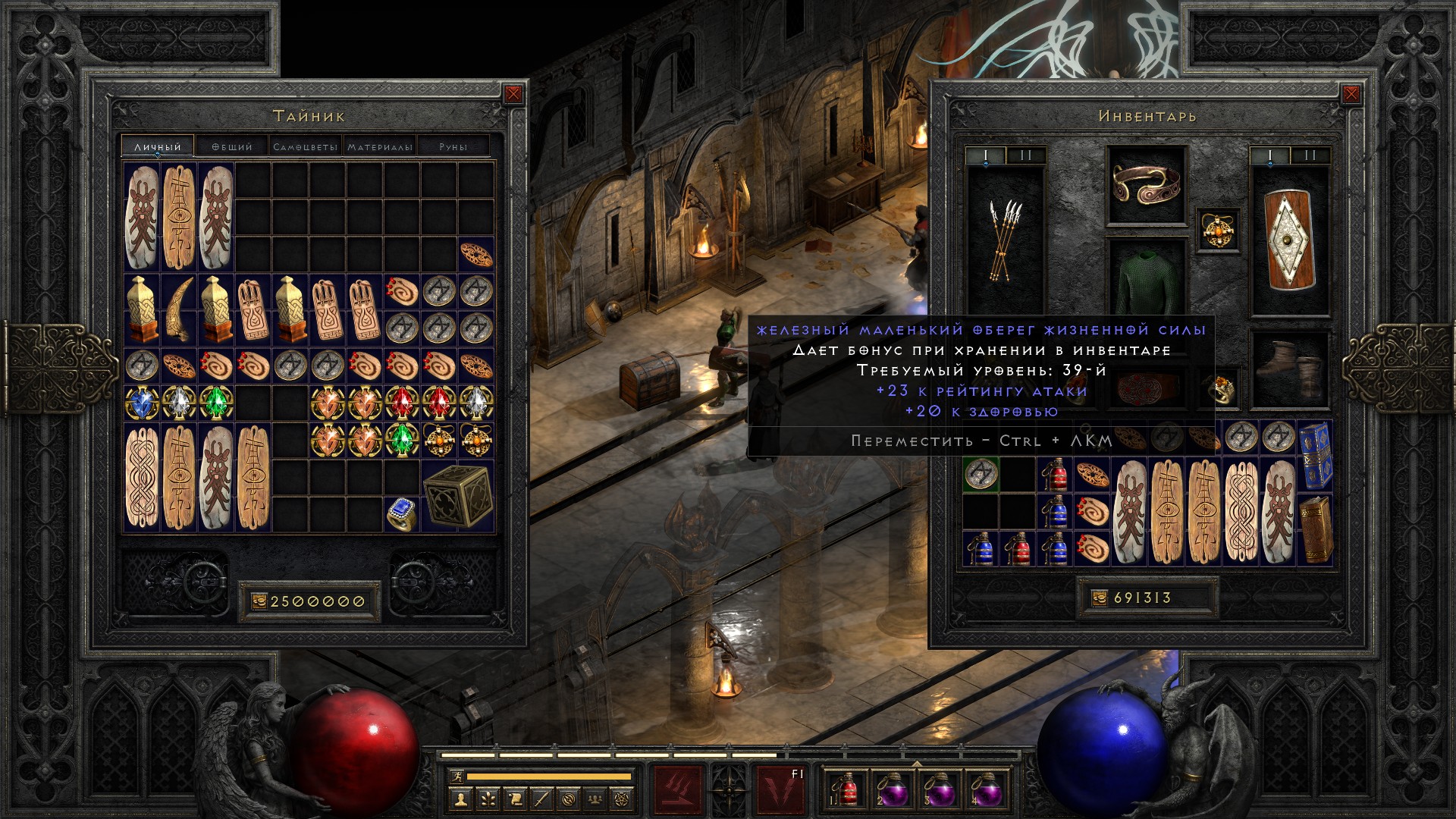Open the Самоцветы stash tab

[x=305, y=146]
